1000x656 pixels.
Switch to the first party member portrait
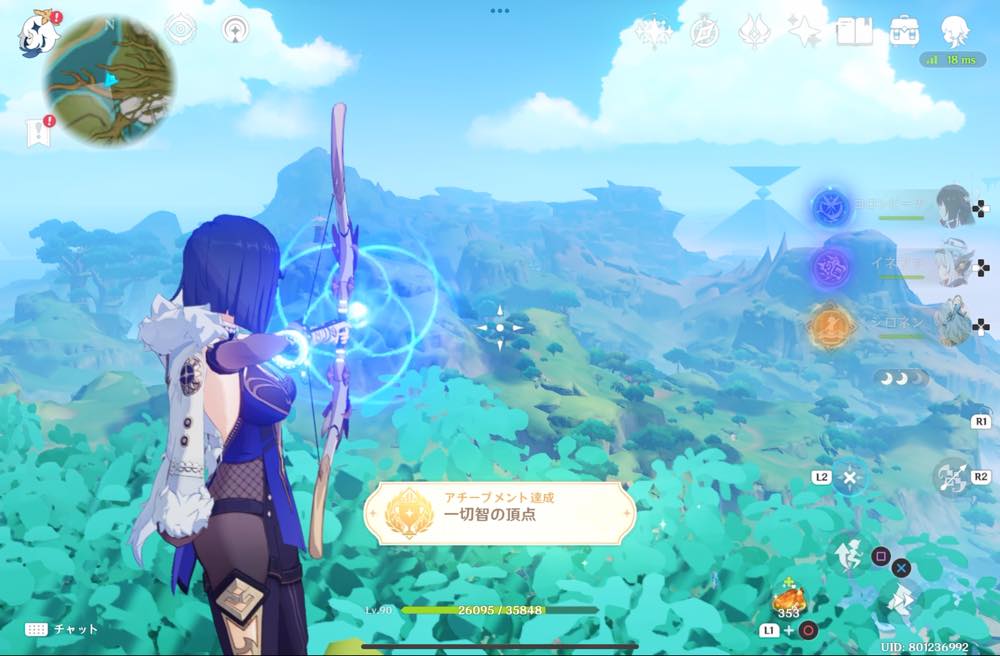coord(955,206)
